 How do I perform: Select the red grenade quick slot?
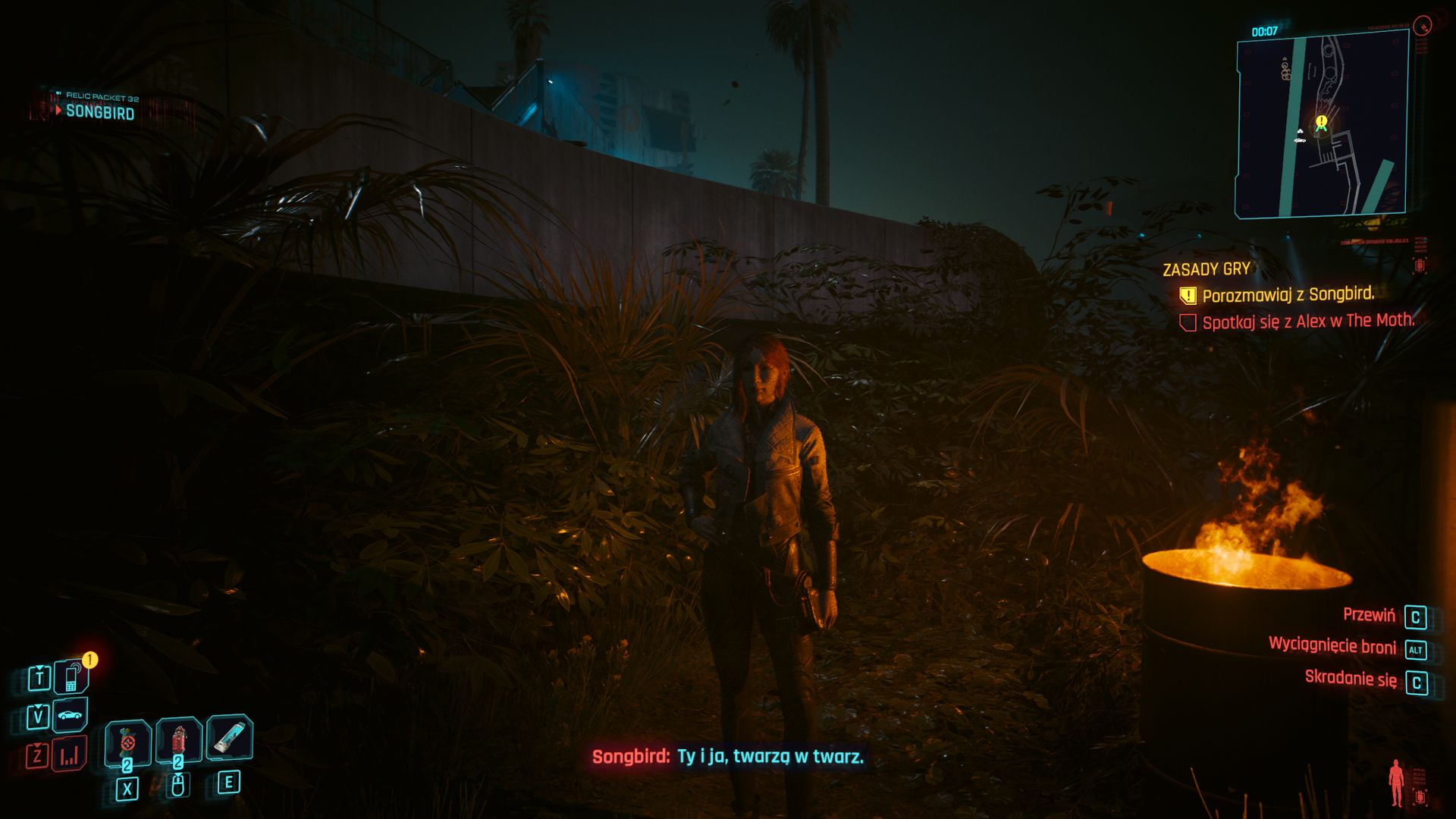179,739
